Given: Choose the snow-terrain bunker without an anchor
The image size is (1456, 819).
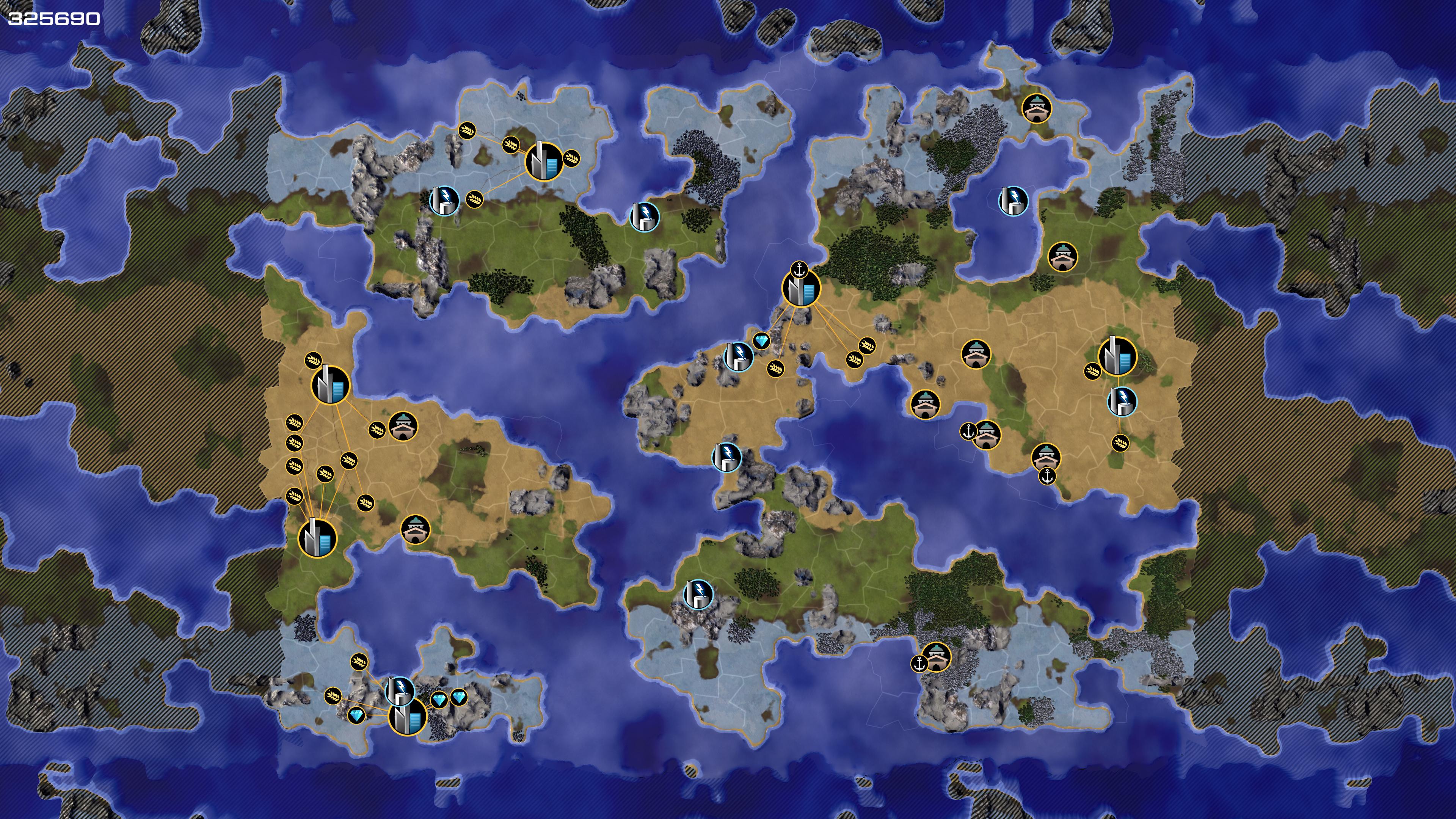Looking at the screenshot, I should click(1037, 107).
